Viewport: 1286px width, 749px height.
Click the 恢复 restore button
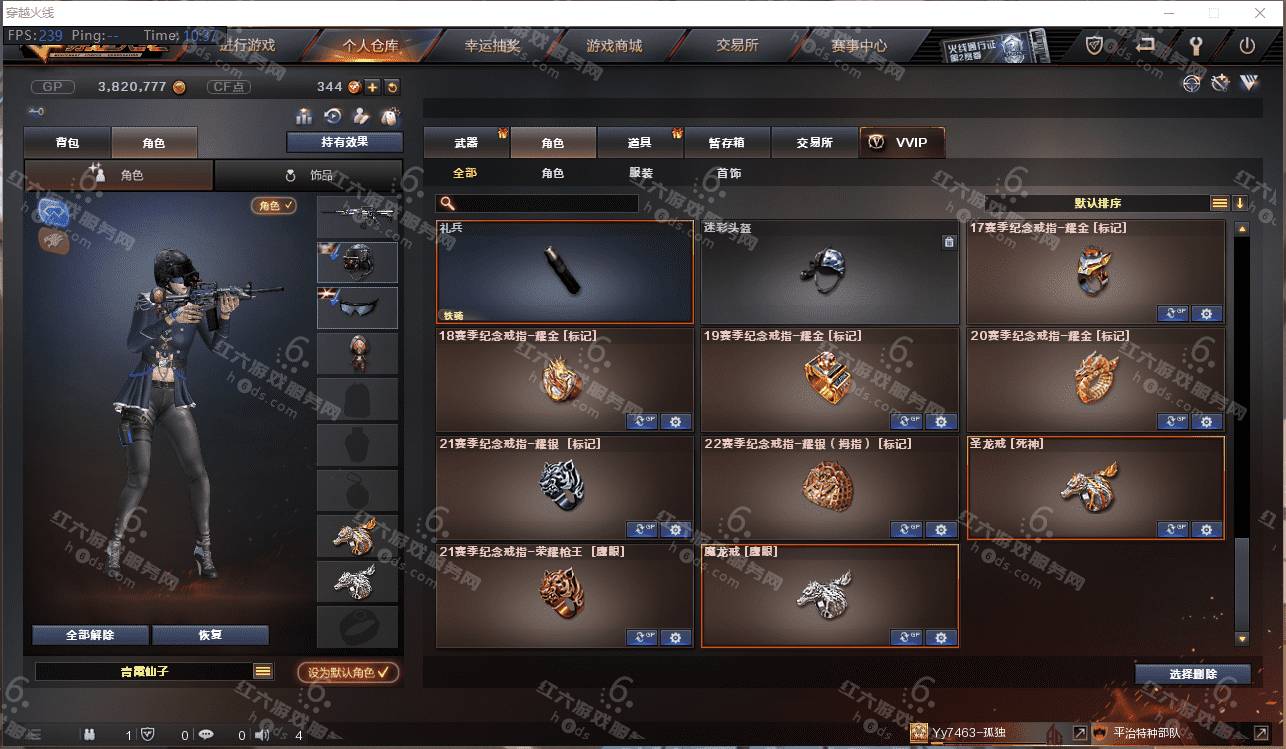tap(210, 635)
